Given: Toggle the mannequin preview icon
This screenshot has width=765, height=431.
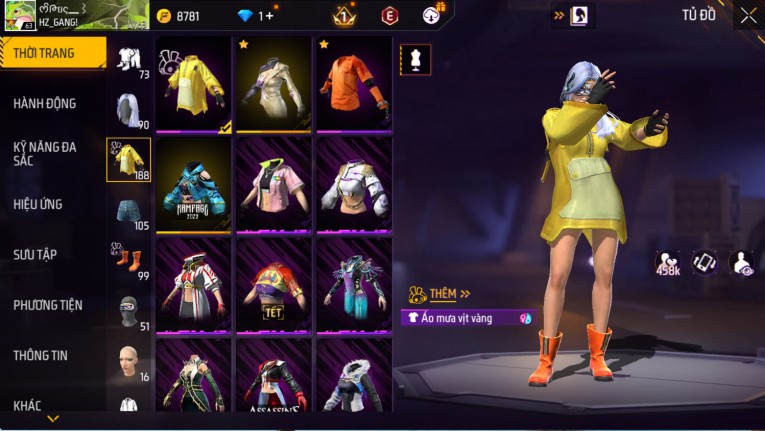Looking at the screenshot, I should tap(415, 60).
